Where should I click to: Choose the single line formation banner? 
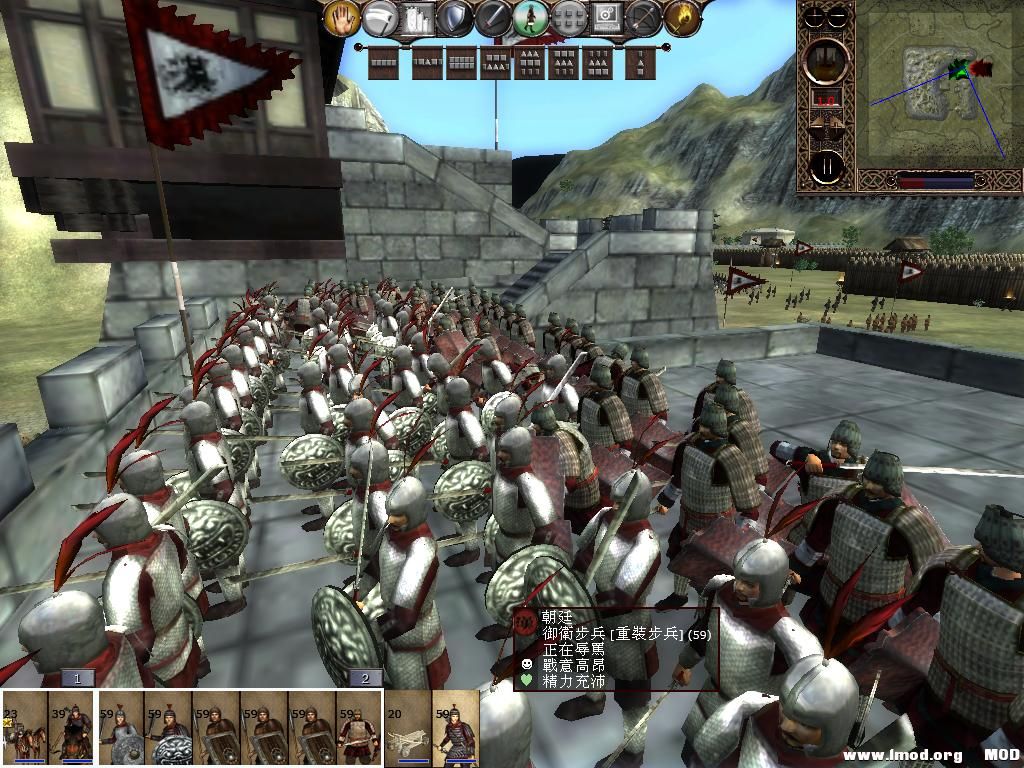coord(384,63)
